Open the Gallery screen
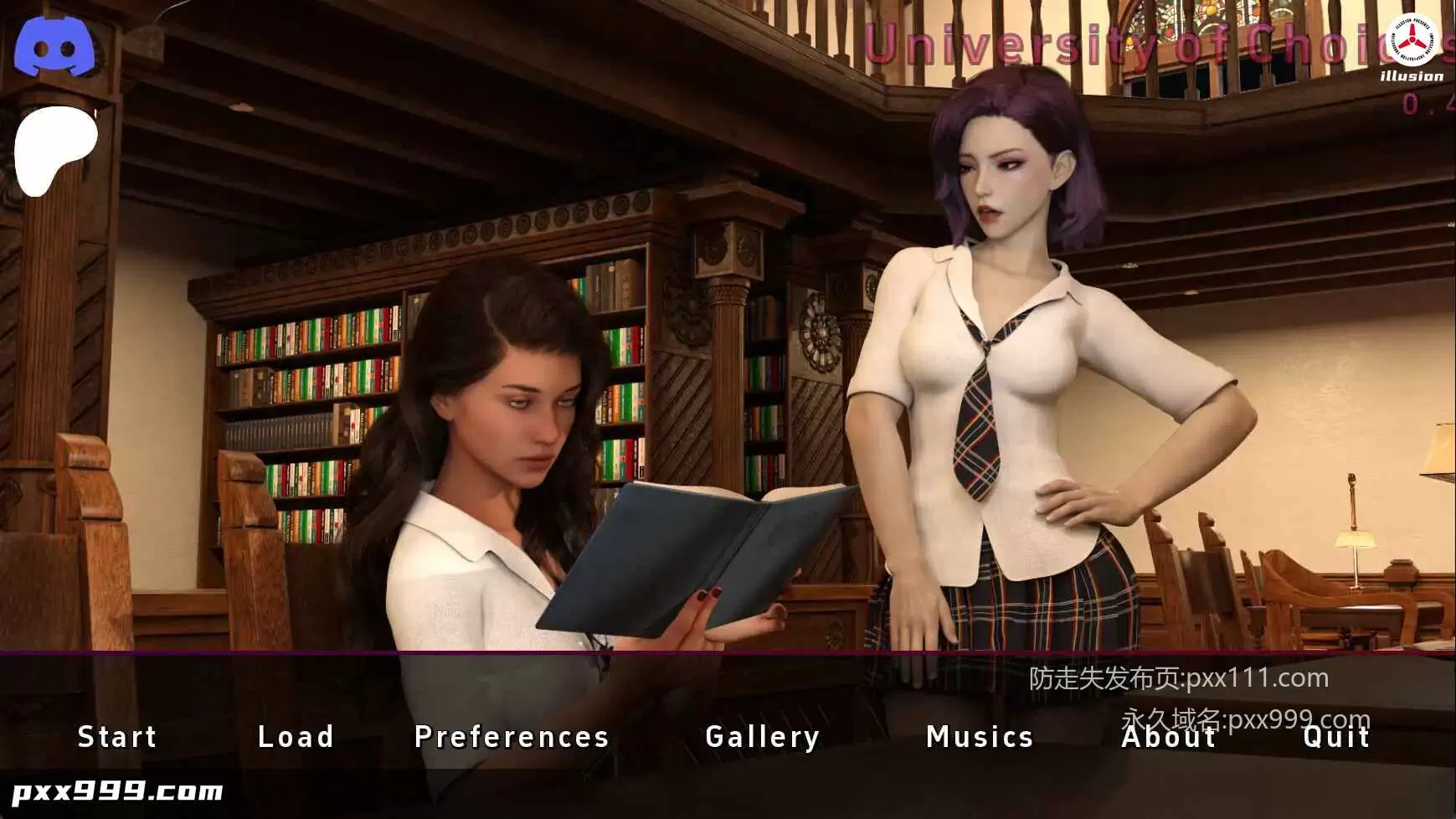1456x819 pixels. click(x=763, y=737)
